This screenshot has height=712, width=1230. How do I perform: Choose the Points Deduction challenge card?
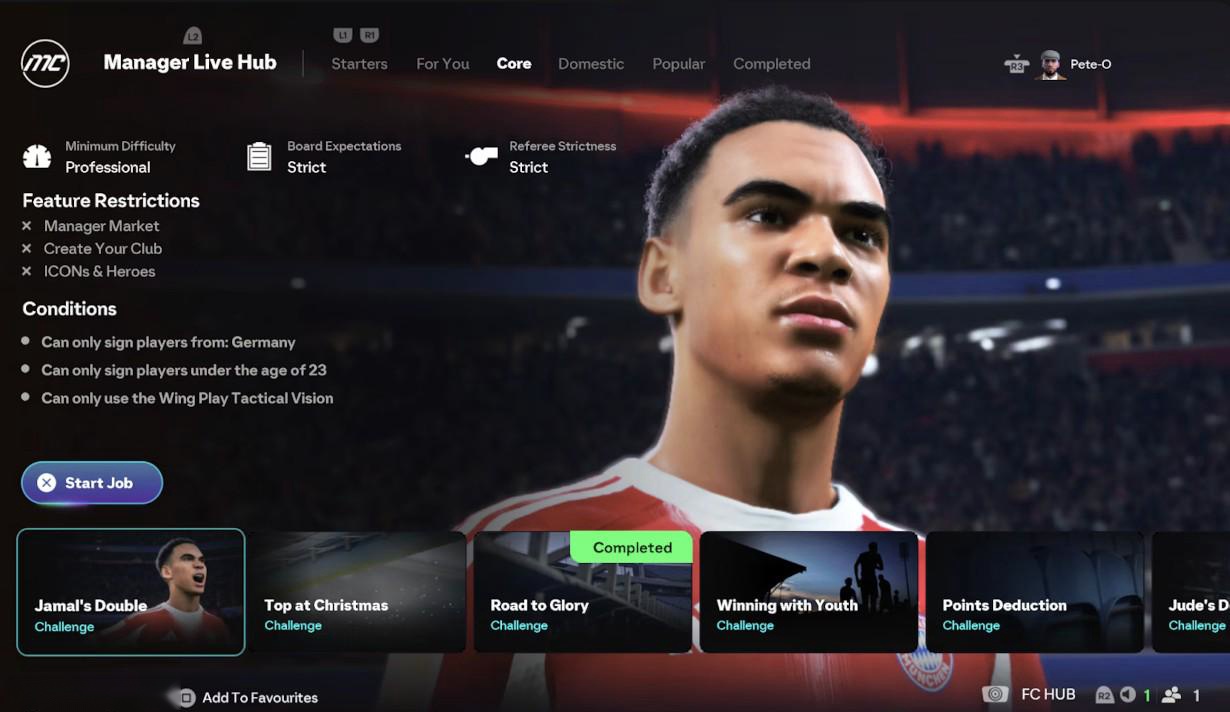[x=1034, y=592]
